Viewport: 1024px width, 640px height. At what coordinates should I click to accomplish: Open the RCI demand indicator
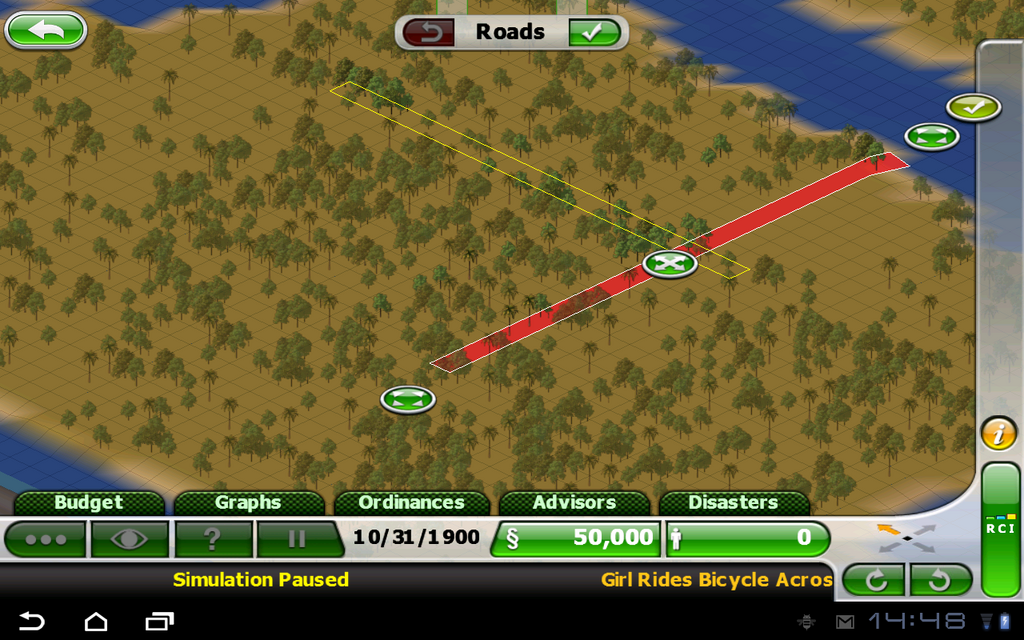[x=999, y=530]
